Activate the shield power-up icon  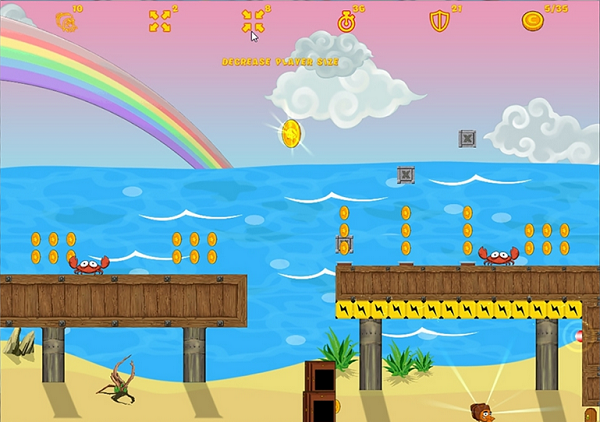pyautogui.click(x=439, y=21)
